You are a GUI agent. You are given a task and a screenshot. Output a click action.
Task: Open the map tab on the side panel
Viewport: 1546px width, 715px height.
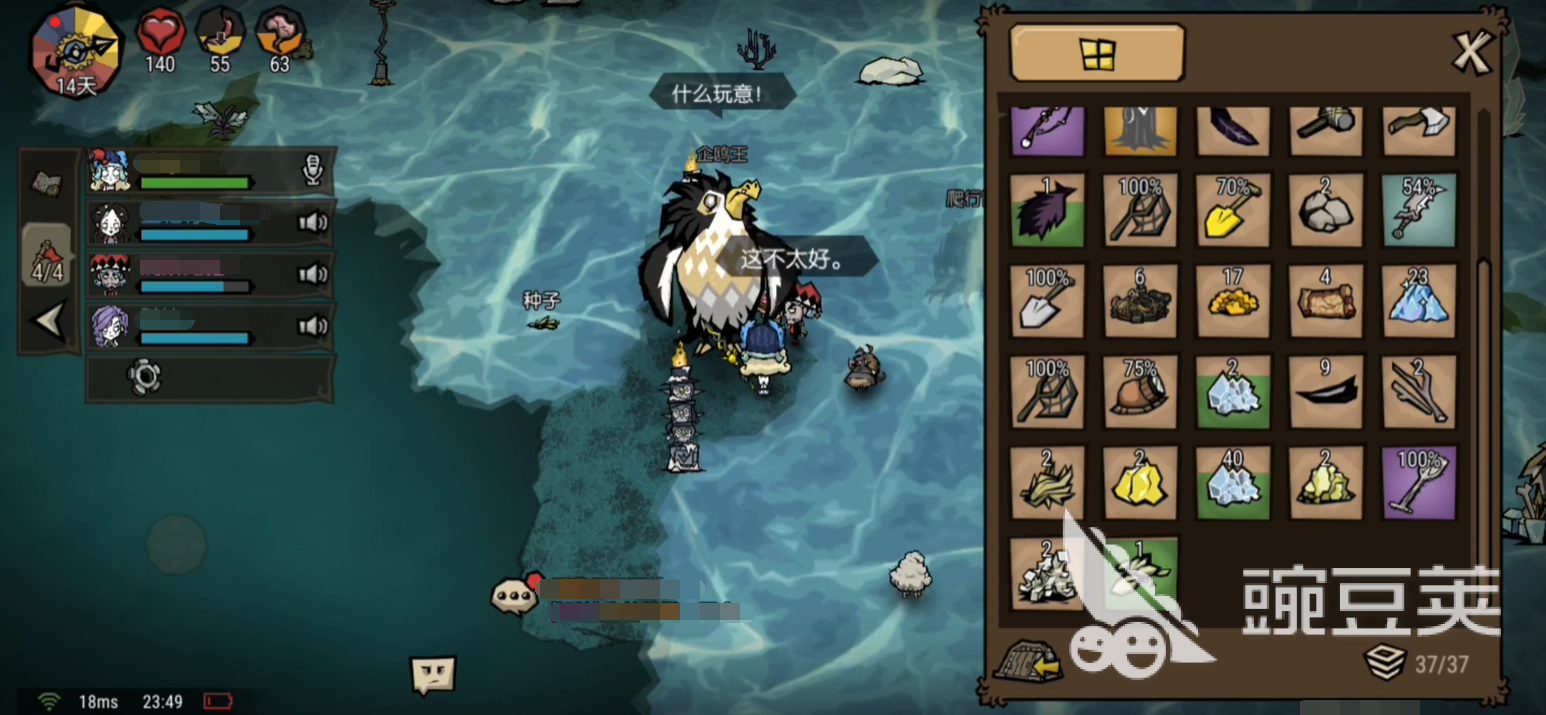pyautogui.click(x=47, y=182)
